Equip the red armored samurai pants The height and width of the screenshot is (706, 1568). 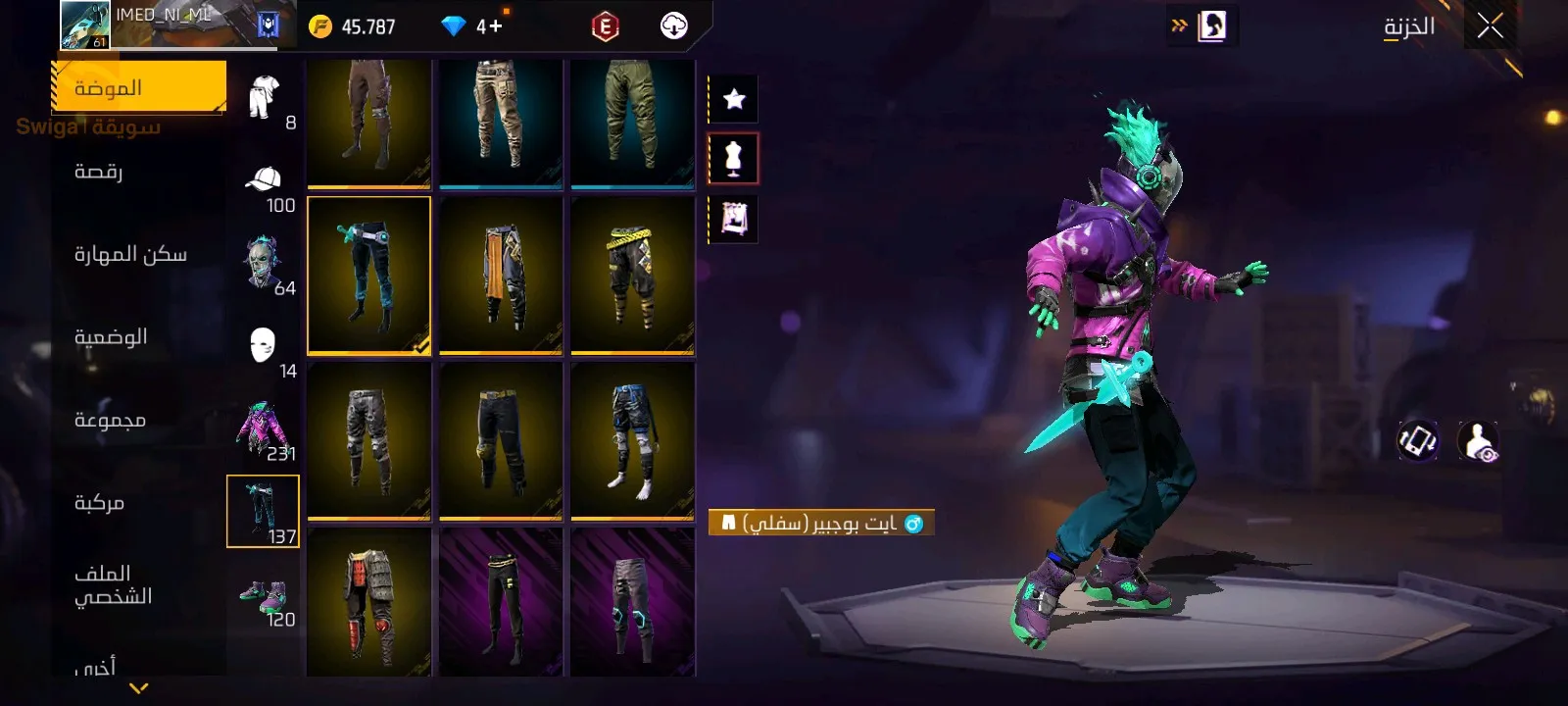point(368,601)
